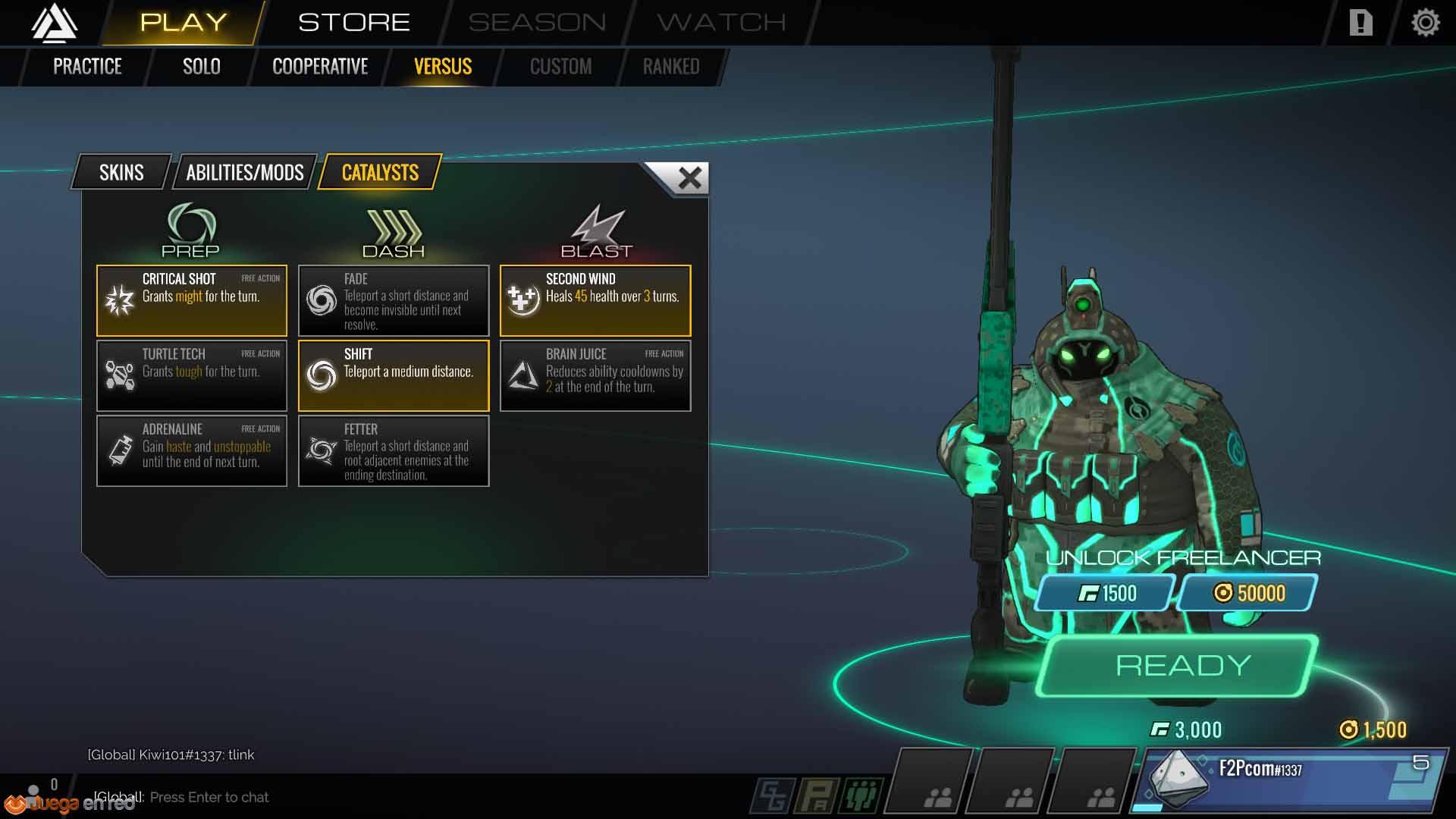Open the Store menu
The image size is (1456, 819).
[x=353, y=23]
